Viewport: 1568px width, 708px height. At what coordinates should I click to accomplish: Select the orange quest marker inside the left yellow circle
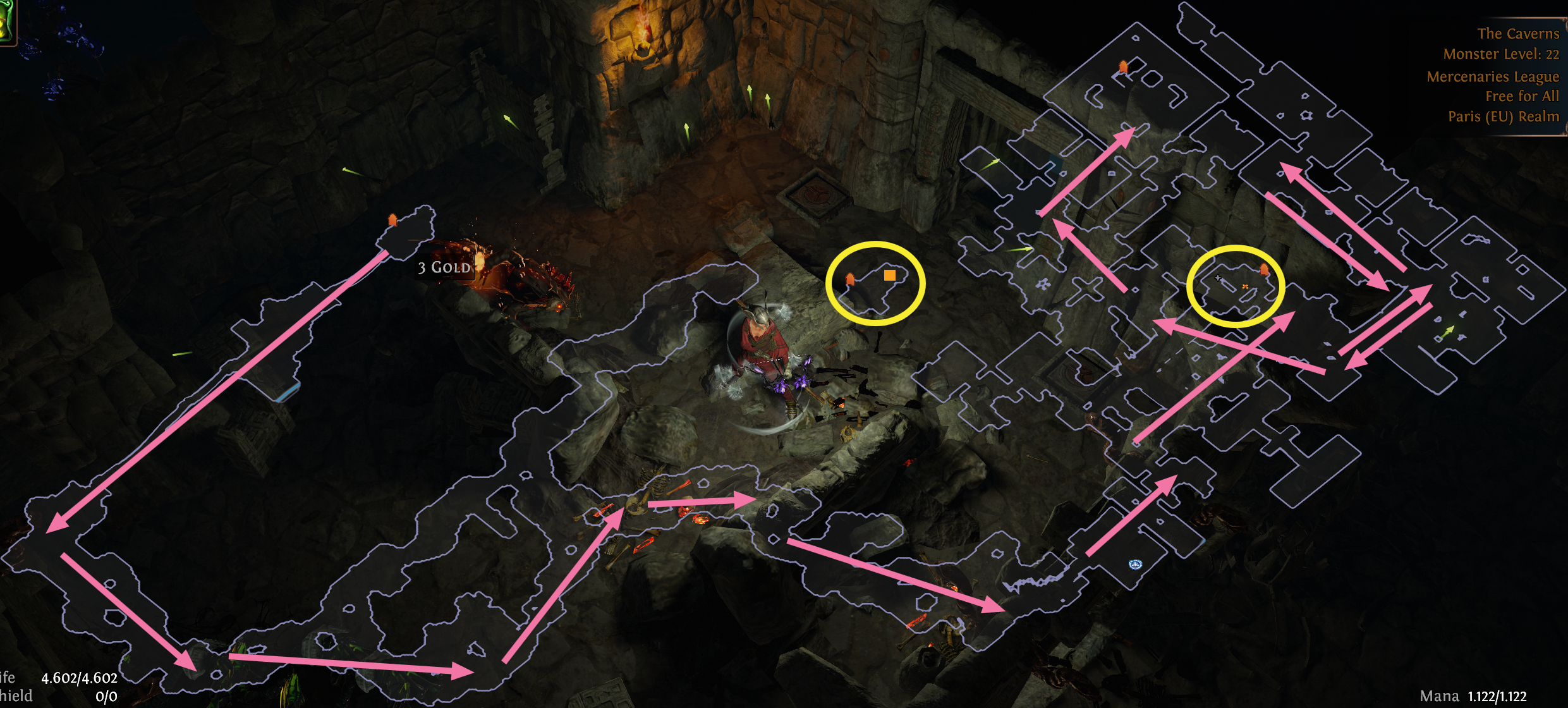pyautogui.click(x=851, y=279)
